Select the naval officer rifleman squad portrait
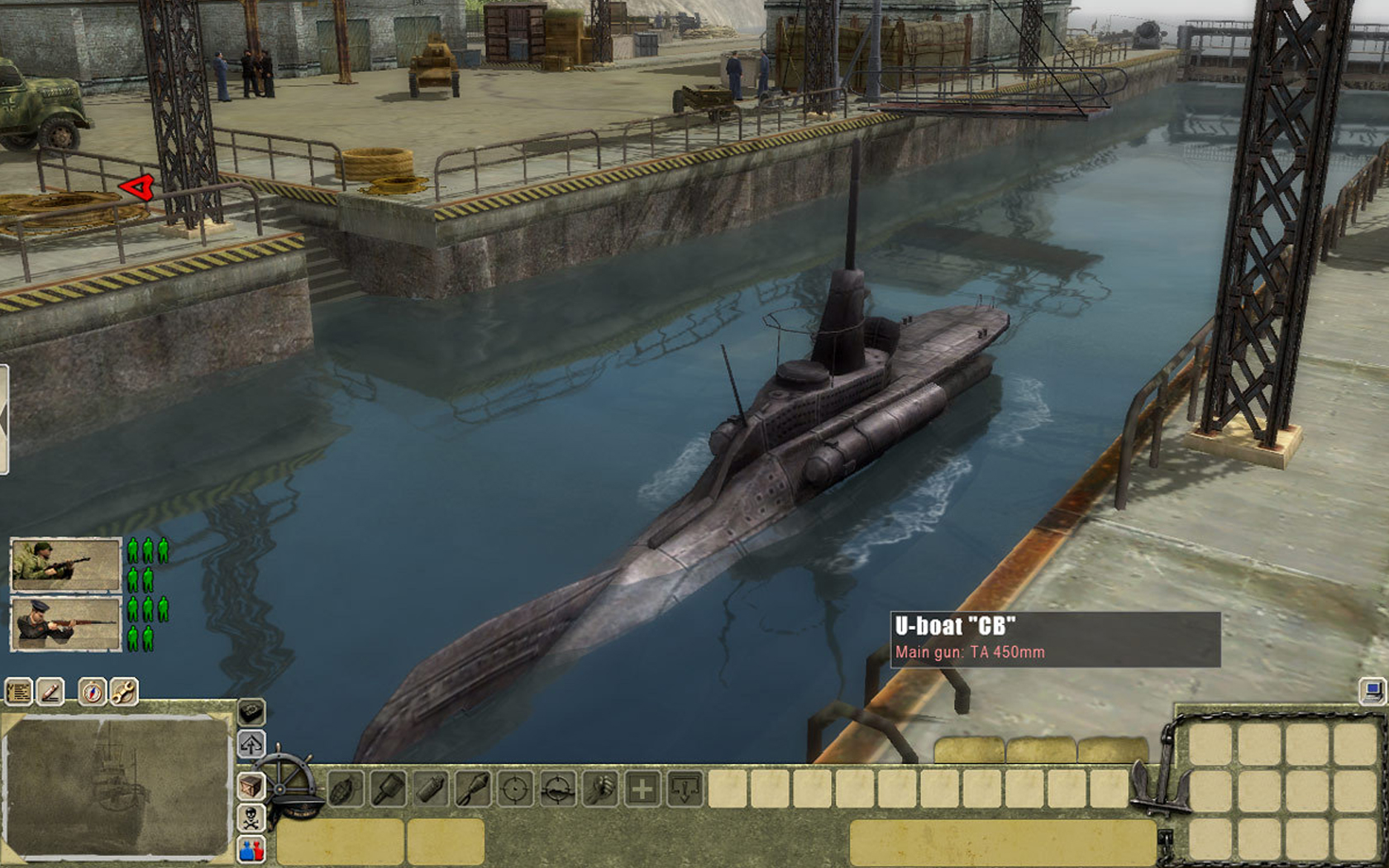The width and height of the screenshot is (1389, 868). tap(65, 623)
